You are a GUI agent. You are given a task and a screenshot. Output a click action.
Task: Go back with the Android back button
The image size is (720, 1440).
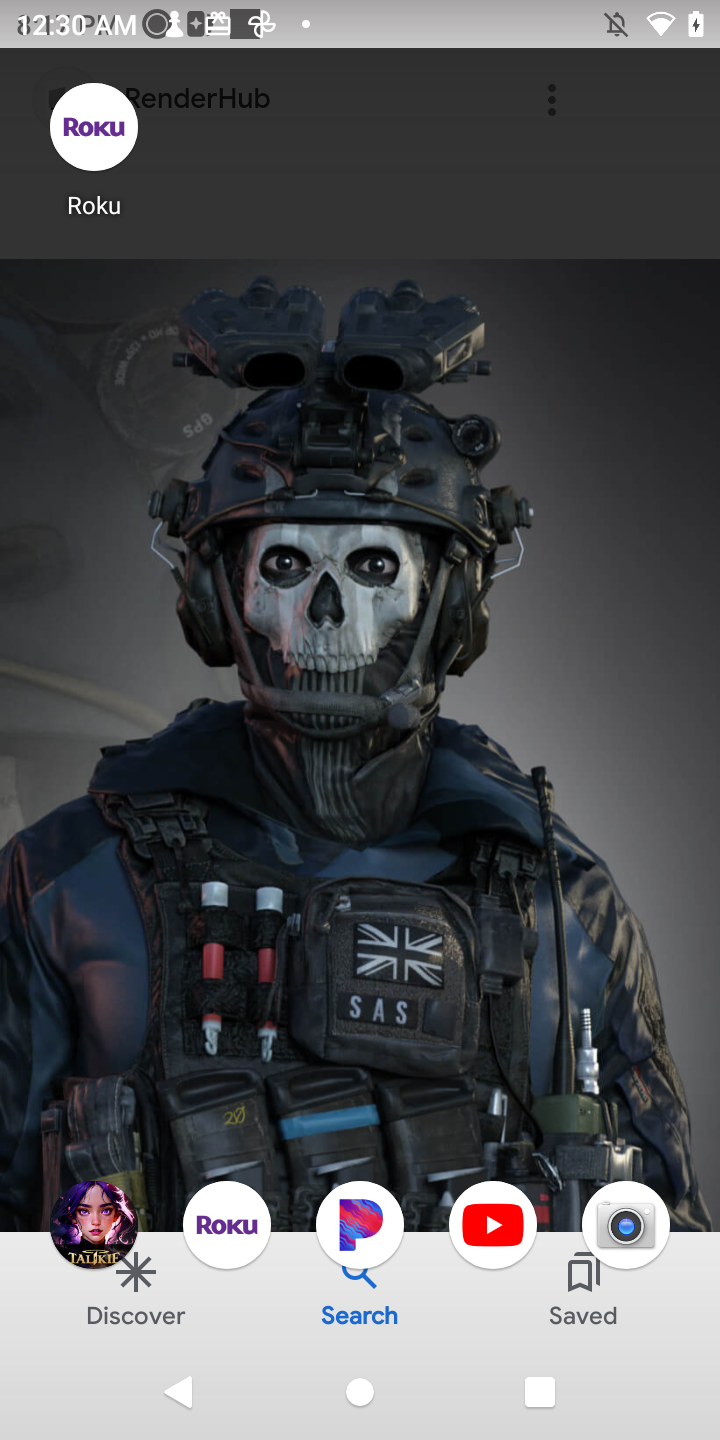[179, 1391]
